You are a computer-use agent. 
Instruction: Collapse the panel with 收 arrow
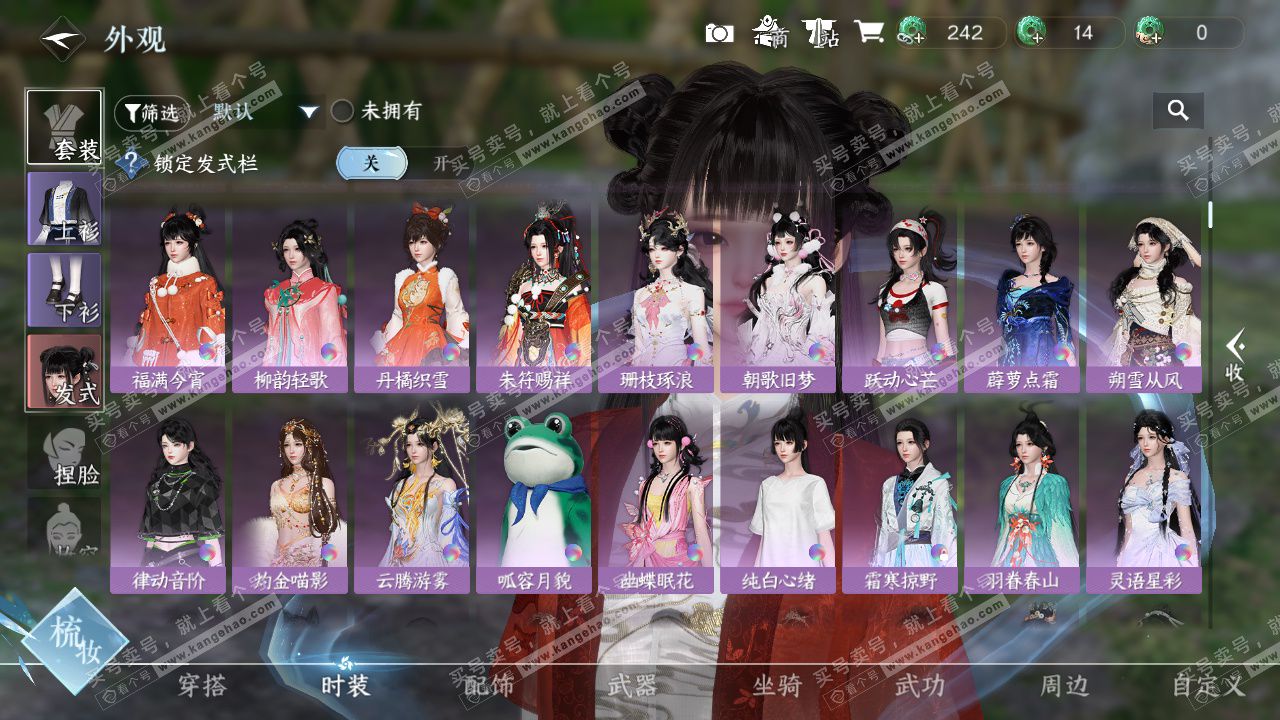click(1235, 357)
